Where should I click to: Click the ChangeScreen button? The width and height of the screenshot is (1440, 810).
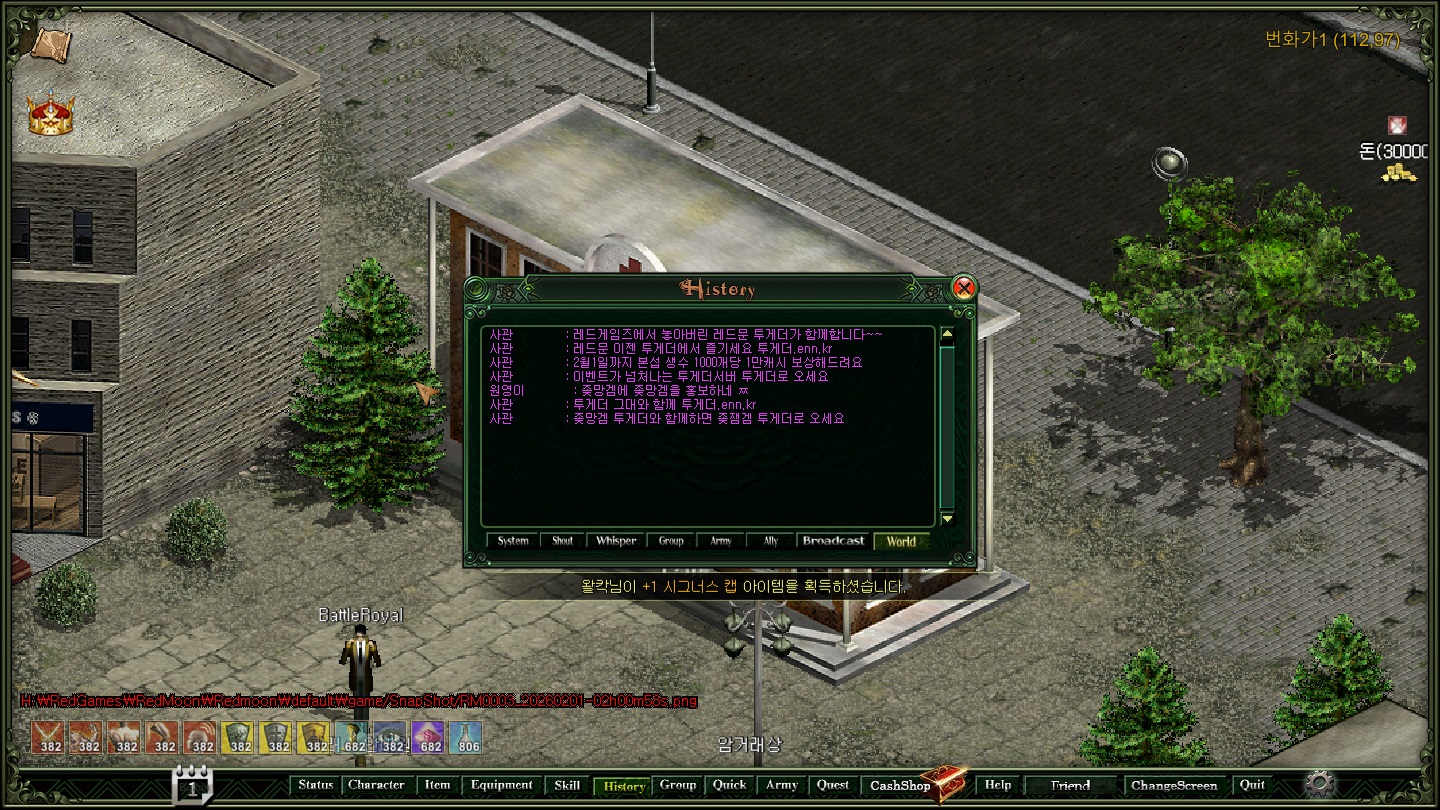click(x=1174, y=785)
